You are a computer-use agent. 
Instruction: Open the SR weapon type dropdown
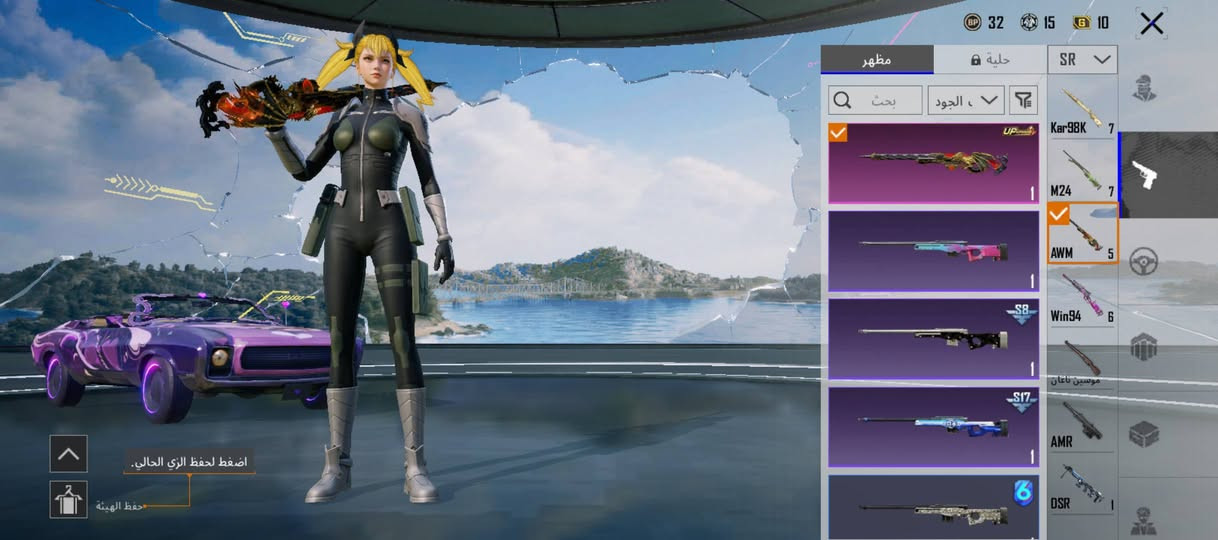coord(1085,60)
